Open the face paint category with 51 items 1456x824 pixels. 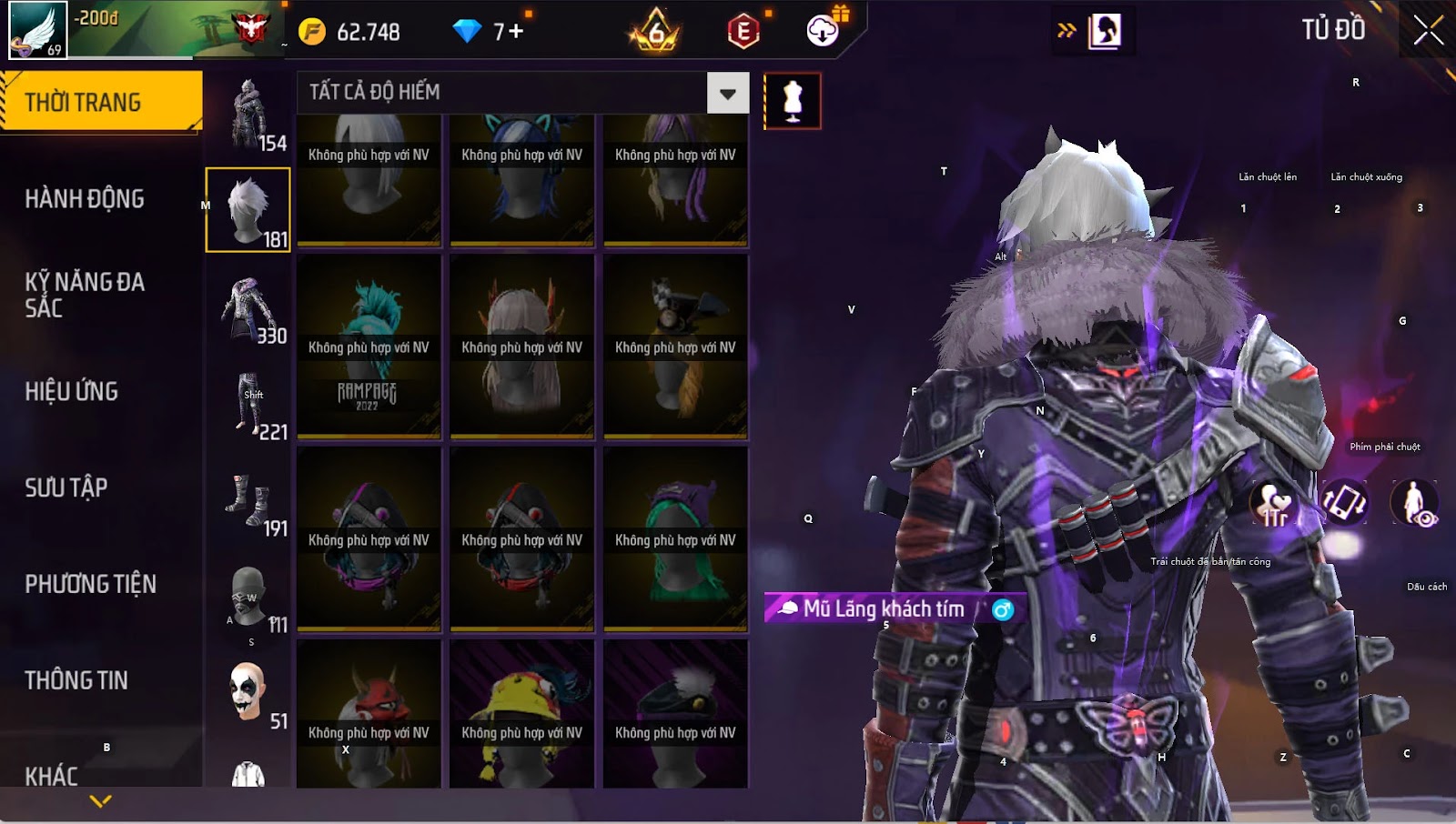pyautogui.click(x=248, y=693)
